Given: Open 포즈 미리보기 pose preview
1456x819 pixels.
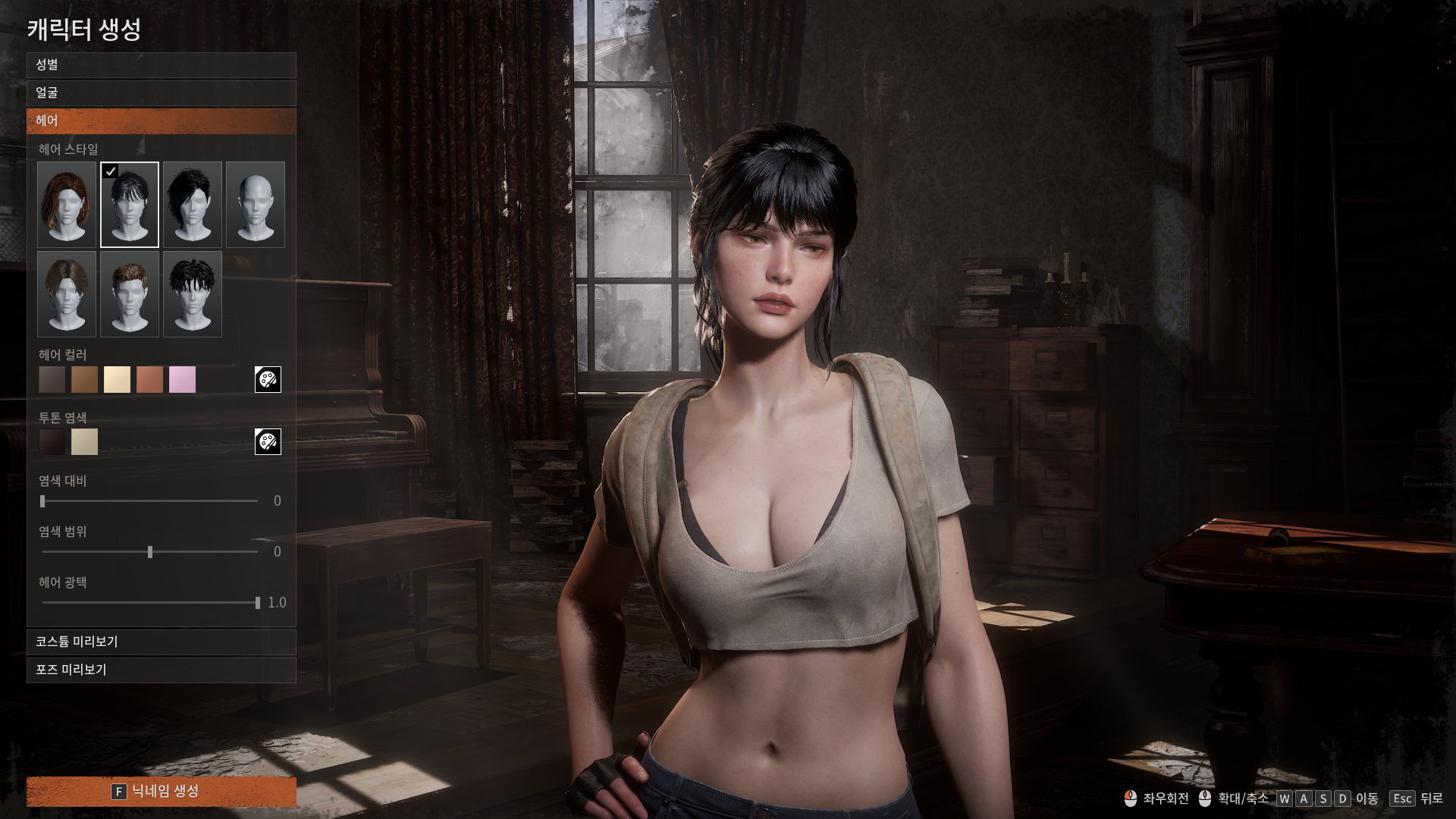Looking at the screenshot, I should [161, 670].
